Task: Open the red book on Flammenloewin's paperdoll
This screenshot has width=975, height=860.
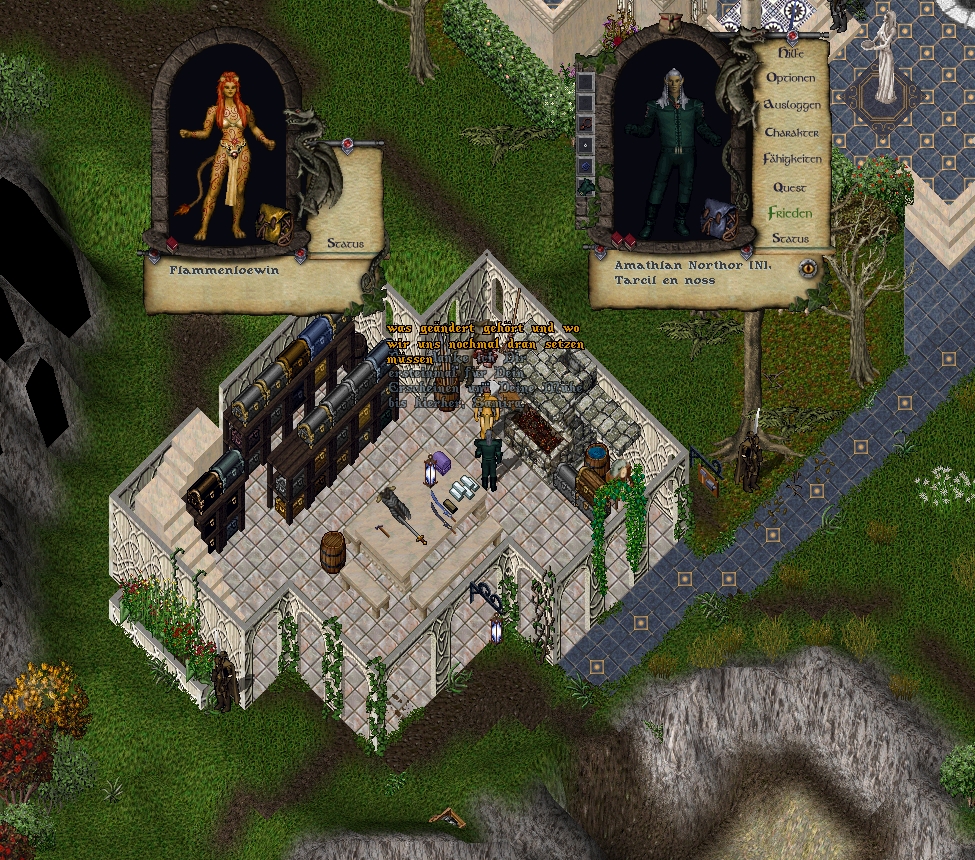Action: [172, 244]
